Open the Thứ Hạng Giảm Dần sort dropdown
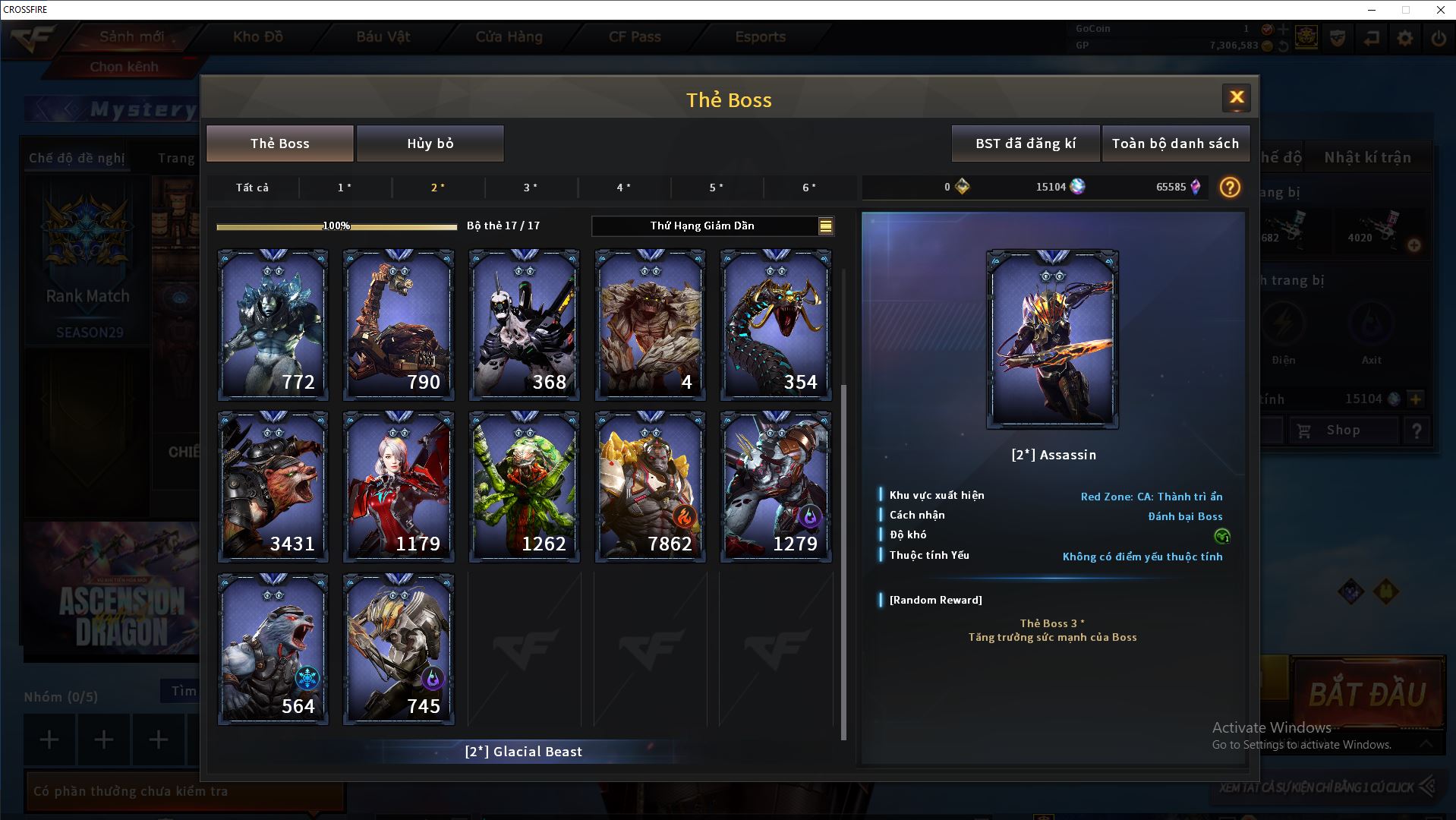The image size is (1456, 820). click(712, 225)
